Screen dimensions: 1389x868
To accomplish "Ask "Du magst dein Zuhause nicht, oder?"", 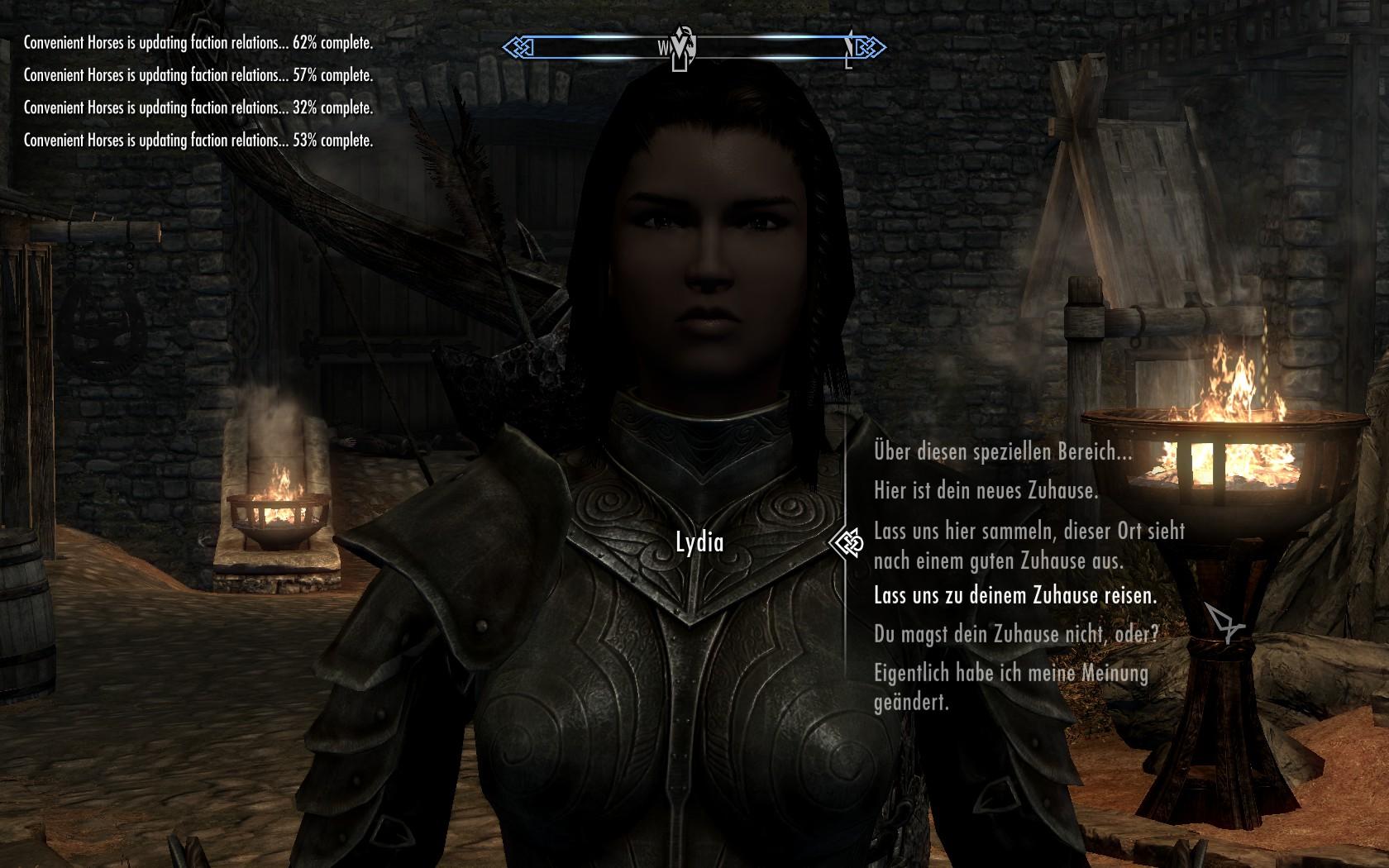I will pyautogui.click(x=1015, y=634).
